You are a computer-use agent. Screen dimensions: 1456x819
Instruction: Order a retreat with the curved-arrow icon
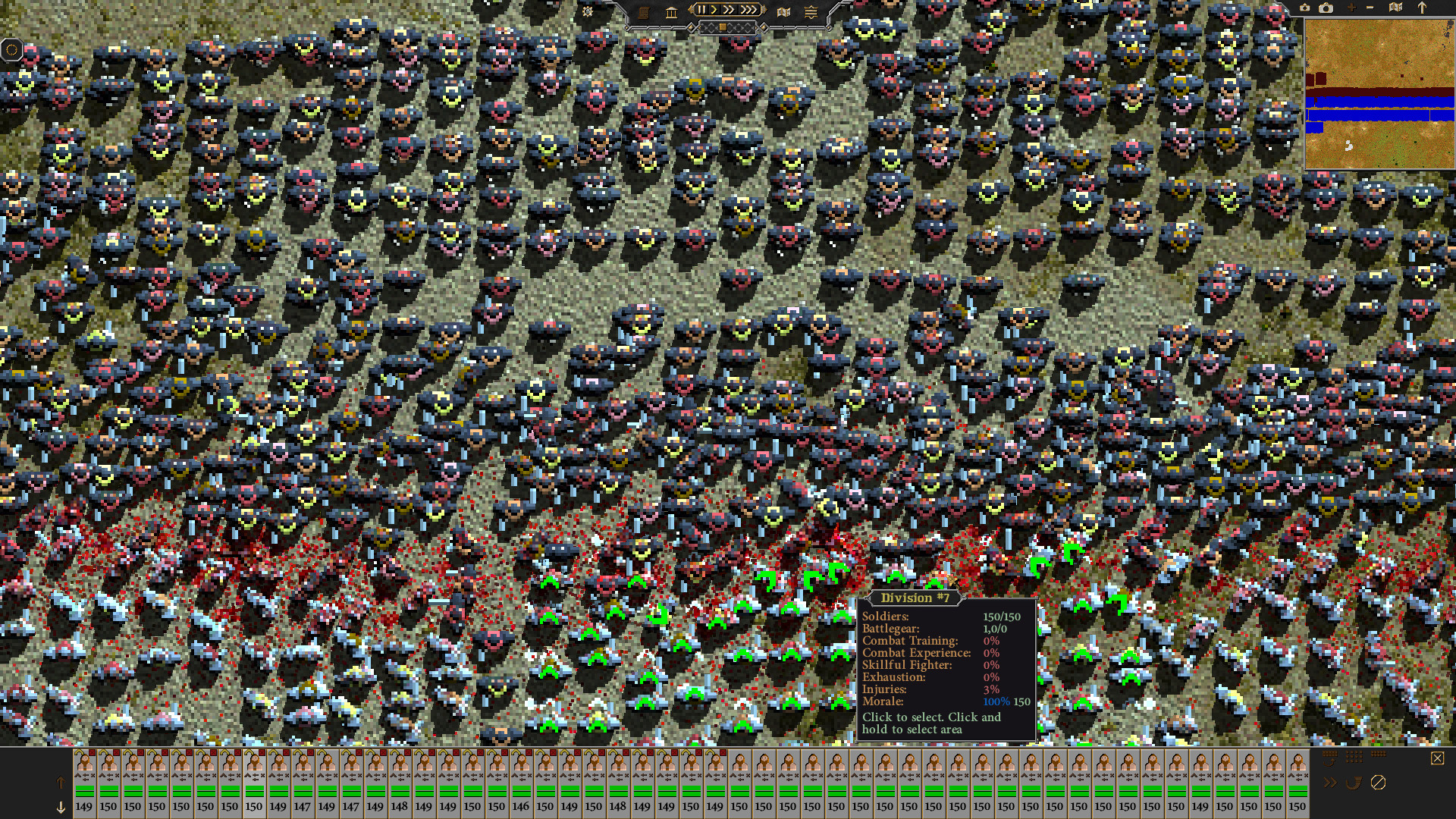pos(1354,784)
